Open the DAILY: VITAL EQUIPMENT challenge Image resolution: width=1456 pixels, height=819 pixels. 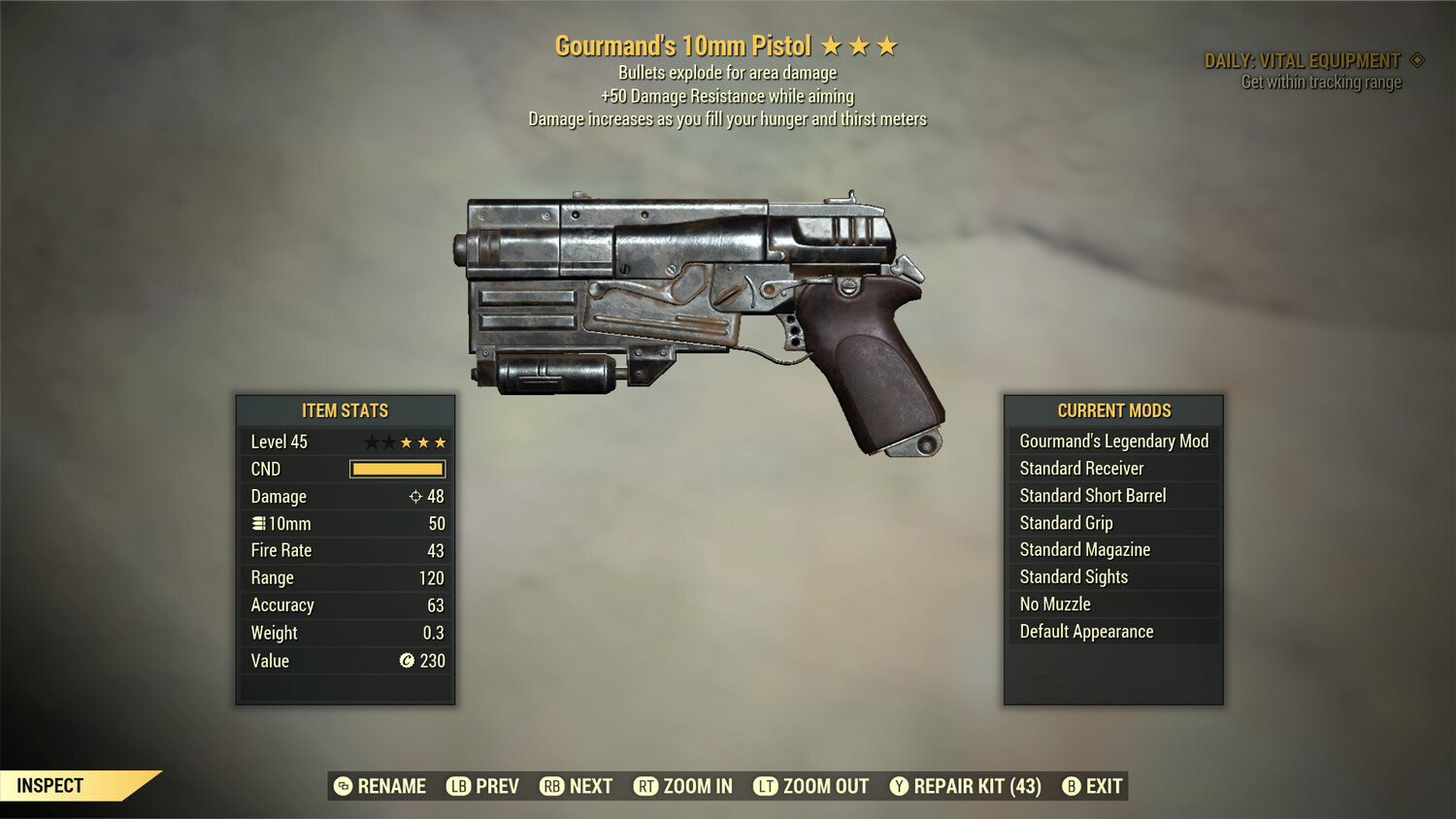[x=1301, y=59]
